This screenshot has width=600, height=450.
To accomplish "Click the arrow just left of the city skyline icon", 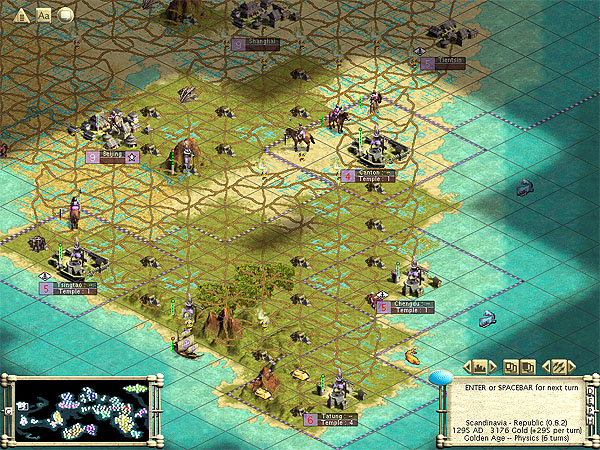I will pos(465,367).
